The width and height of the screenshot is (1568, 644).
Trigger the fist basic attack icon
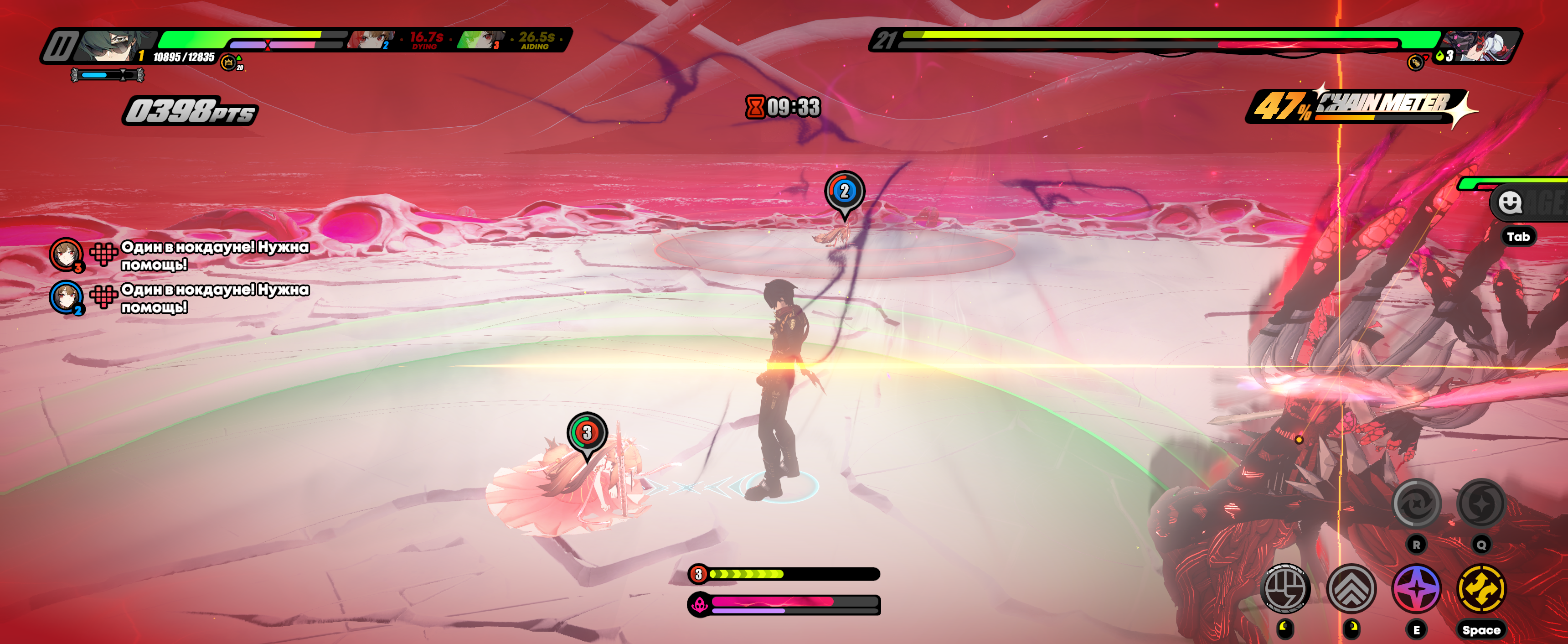click(x=1285, y=588)
